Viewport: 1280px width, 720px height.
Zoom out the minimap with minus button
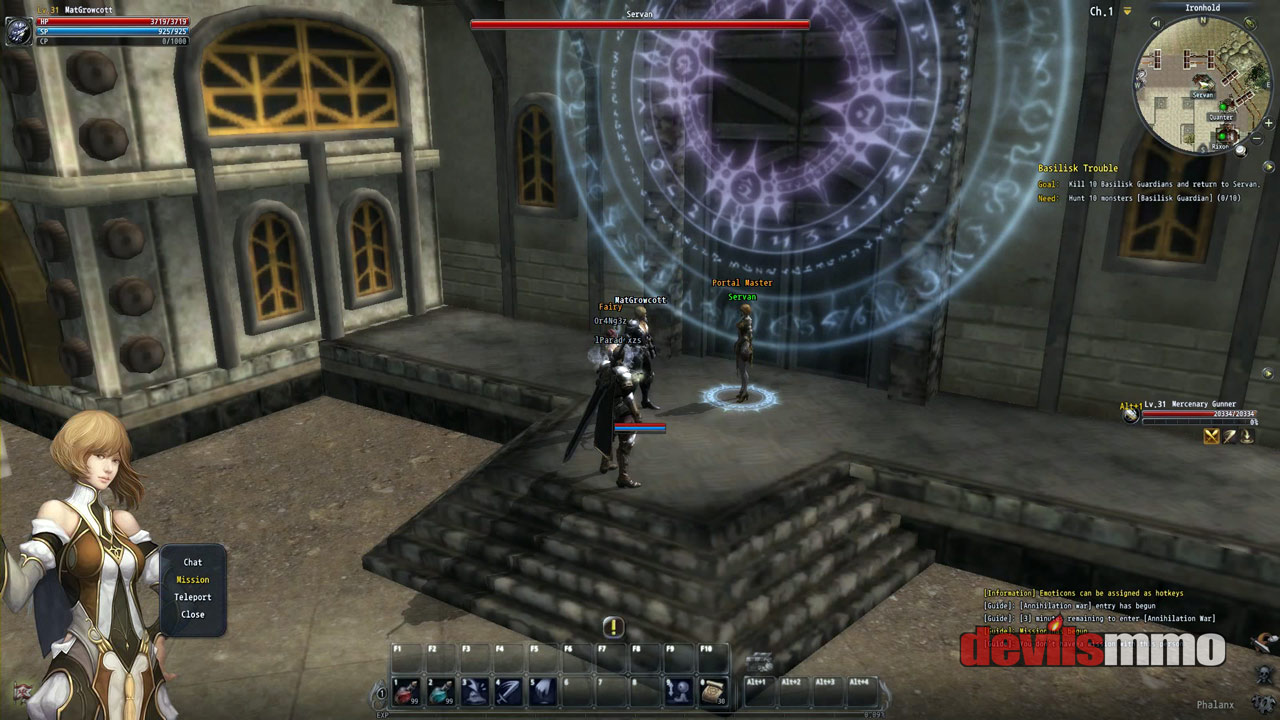tap(1257, 139)
